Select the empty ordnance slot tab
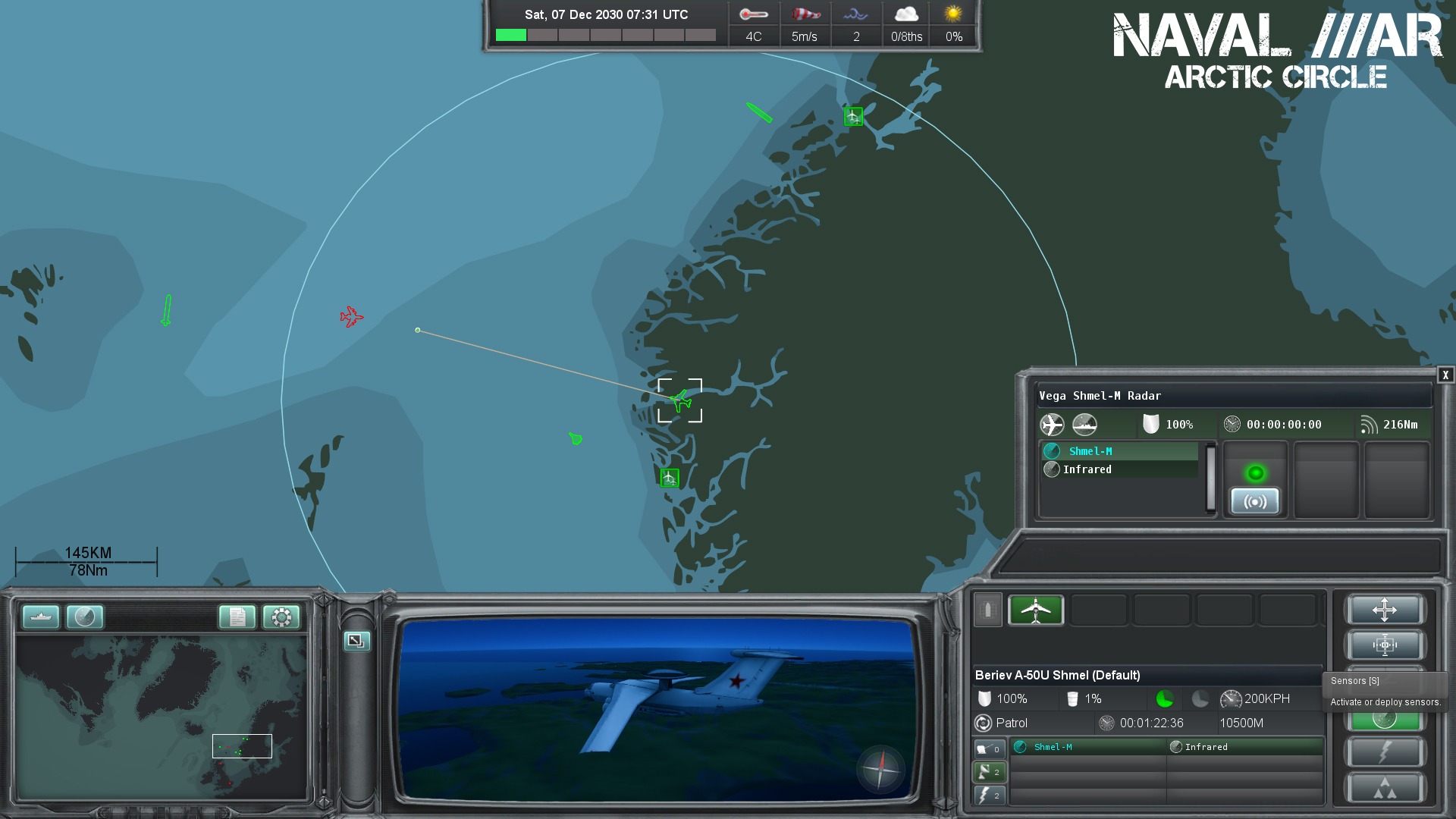The image size is (1456, 819). pos(1099,610)
